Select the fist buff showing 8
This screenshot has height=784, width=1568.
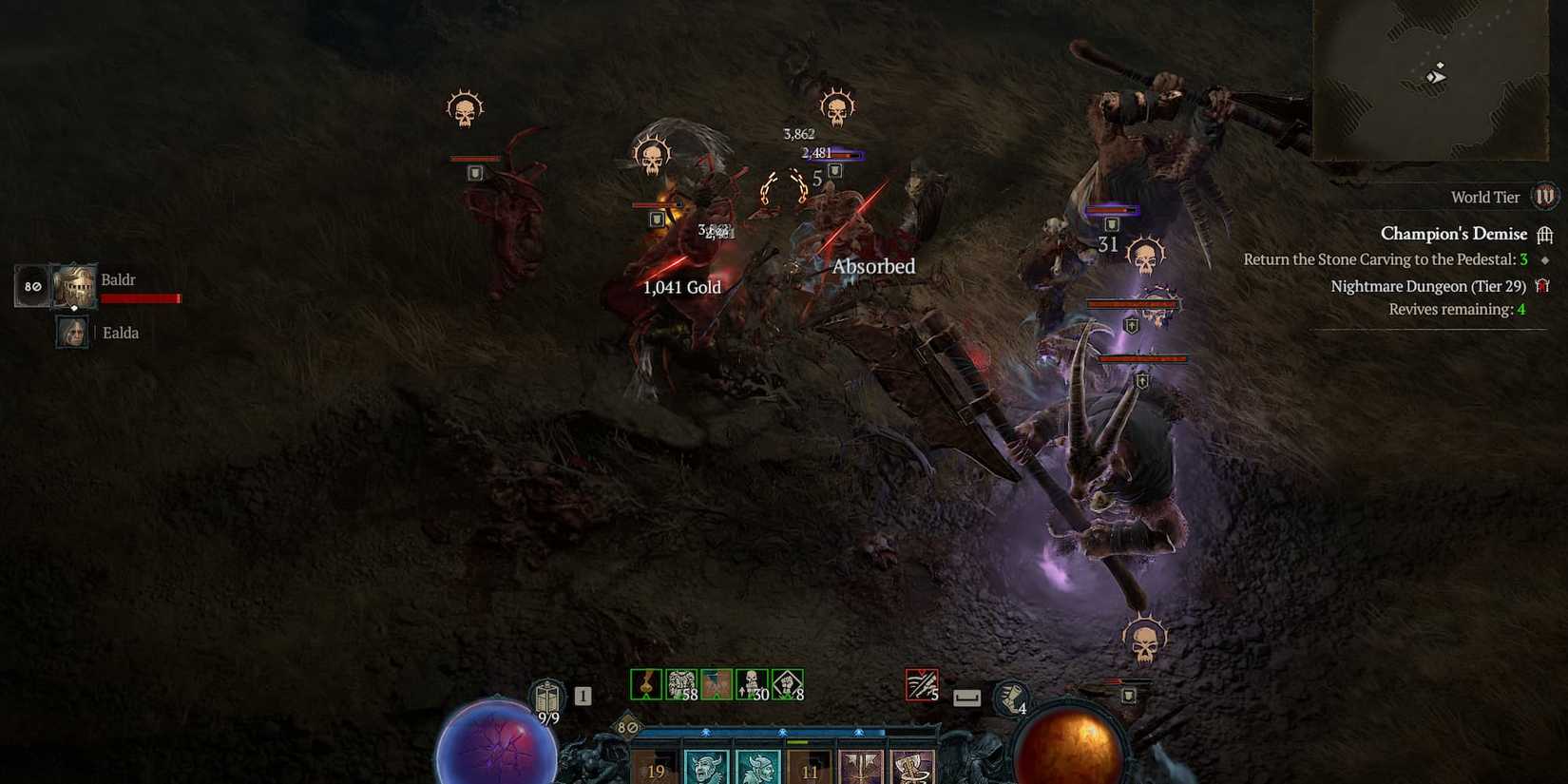pos(787,682)
